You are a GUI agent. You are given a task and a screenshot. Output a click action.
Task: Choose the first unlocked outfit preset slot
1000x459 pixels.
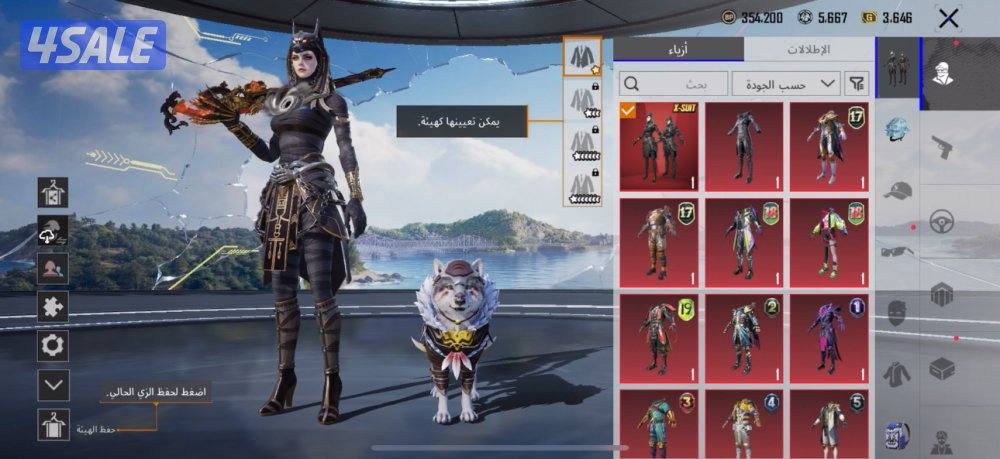[581, 59]
